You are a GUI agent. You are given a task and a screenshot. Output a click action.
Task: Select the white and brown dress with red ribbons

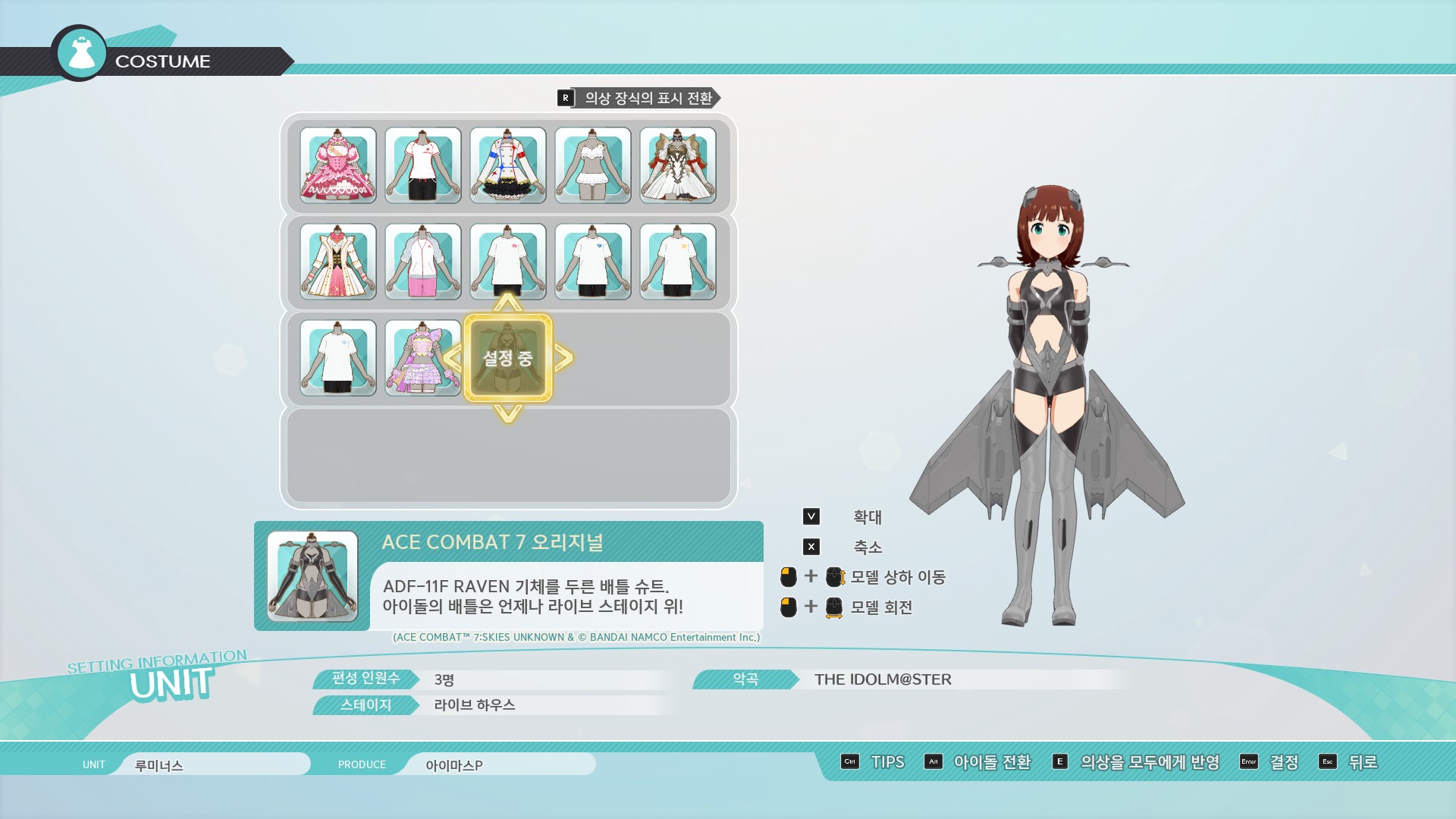[678, 165]
